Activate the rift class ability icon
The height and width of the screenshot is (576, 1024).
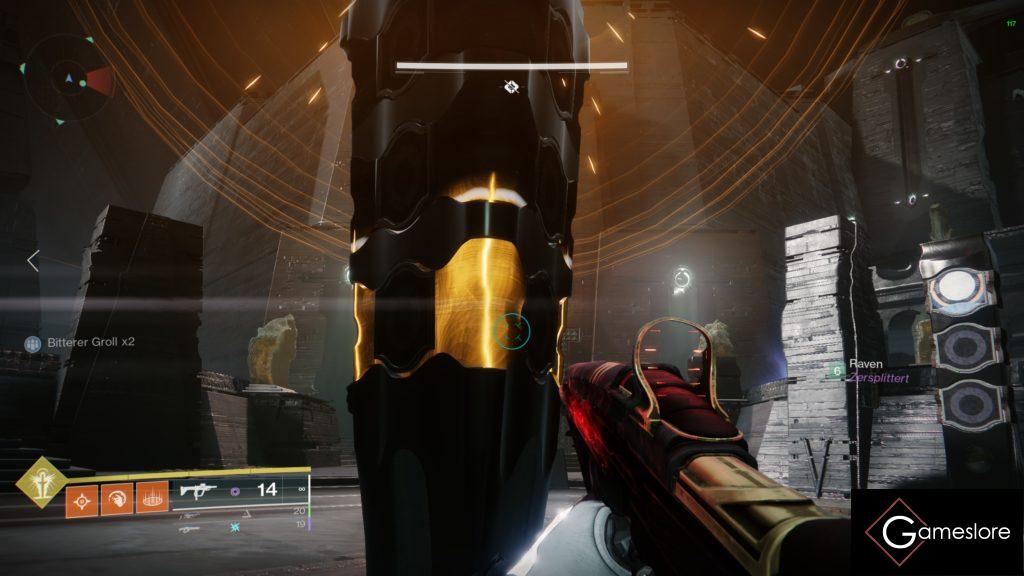(151, 500)
